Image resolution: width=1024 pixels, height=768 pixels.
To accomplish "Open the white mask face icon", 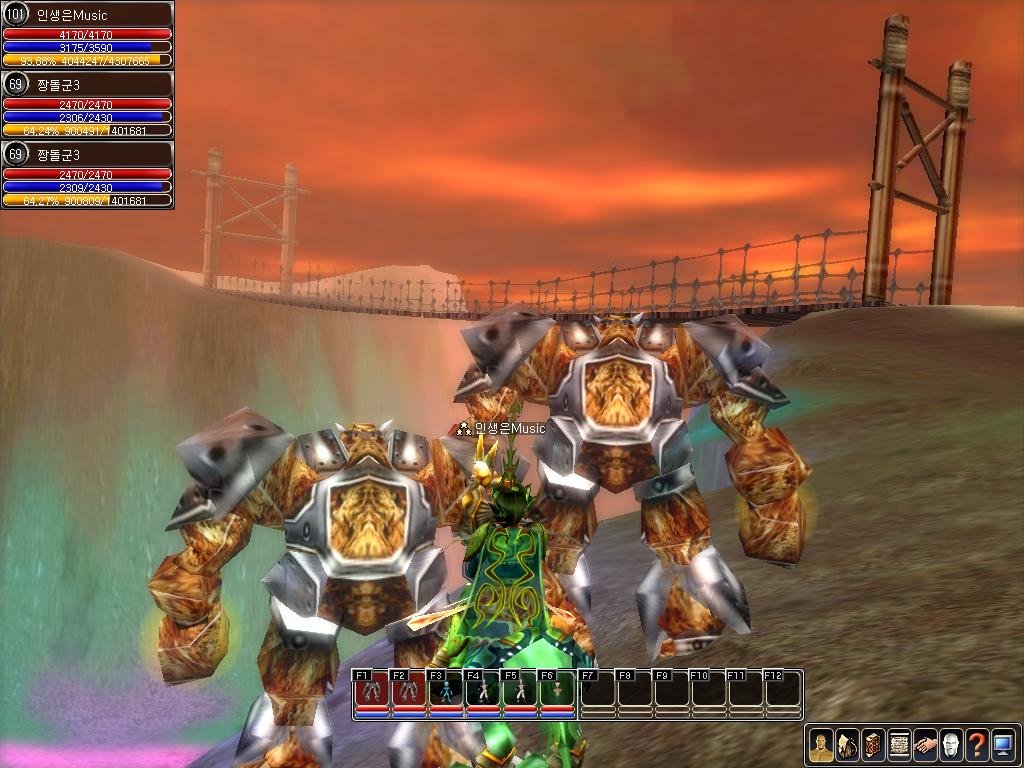I will click(951, 745).
